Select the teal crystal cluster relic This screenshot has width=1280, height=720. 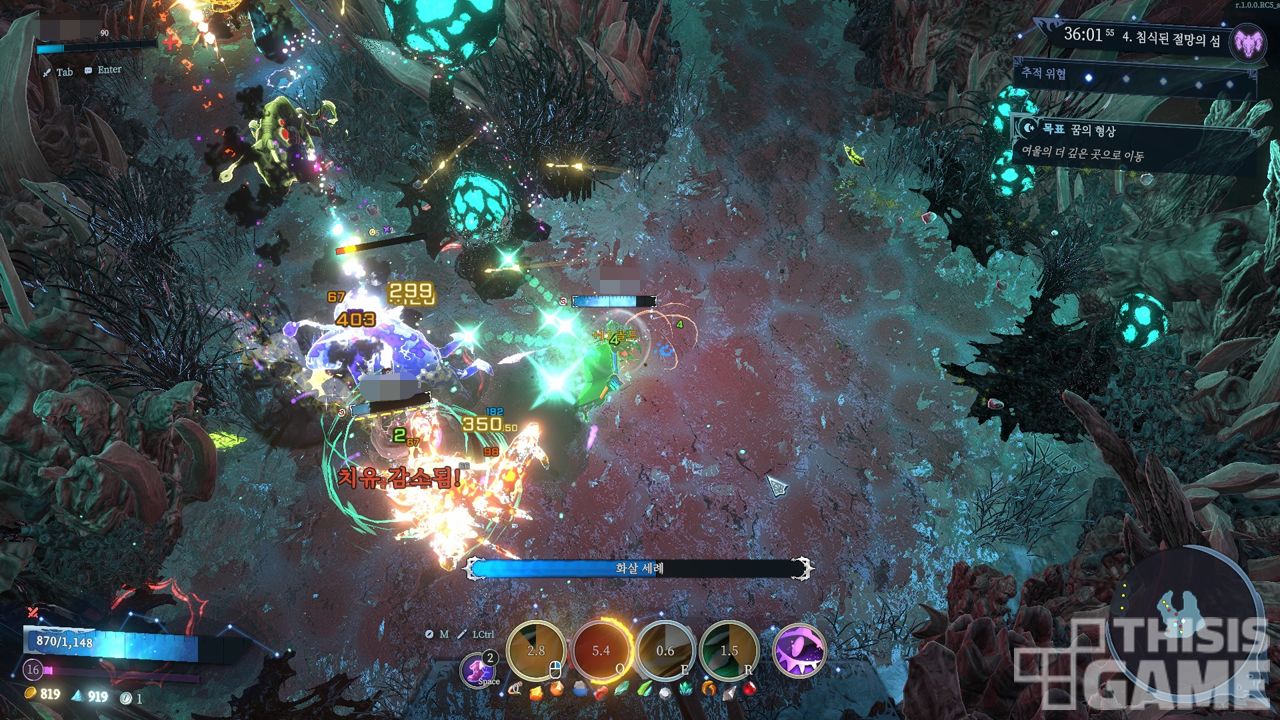pos(685,689)
